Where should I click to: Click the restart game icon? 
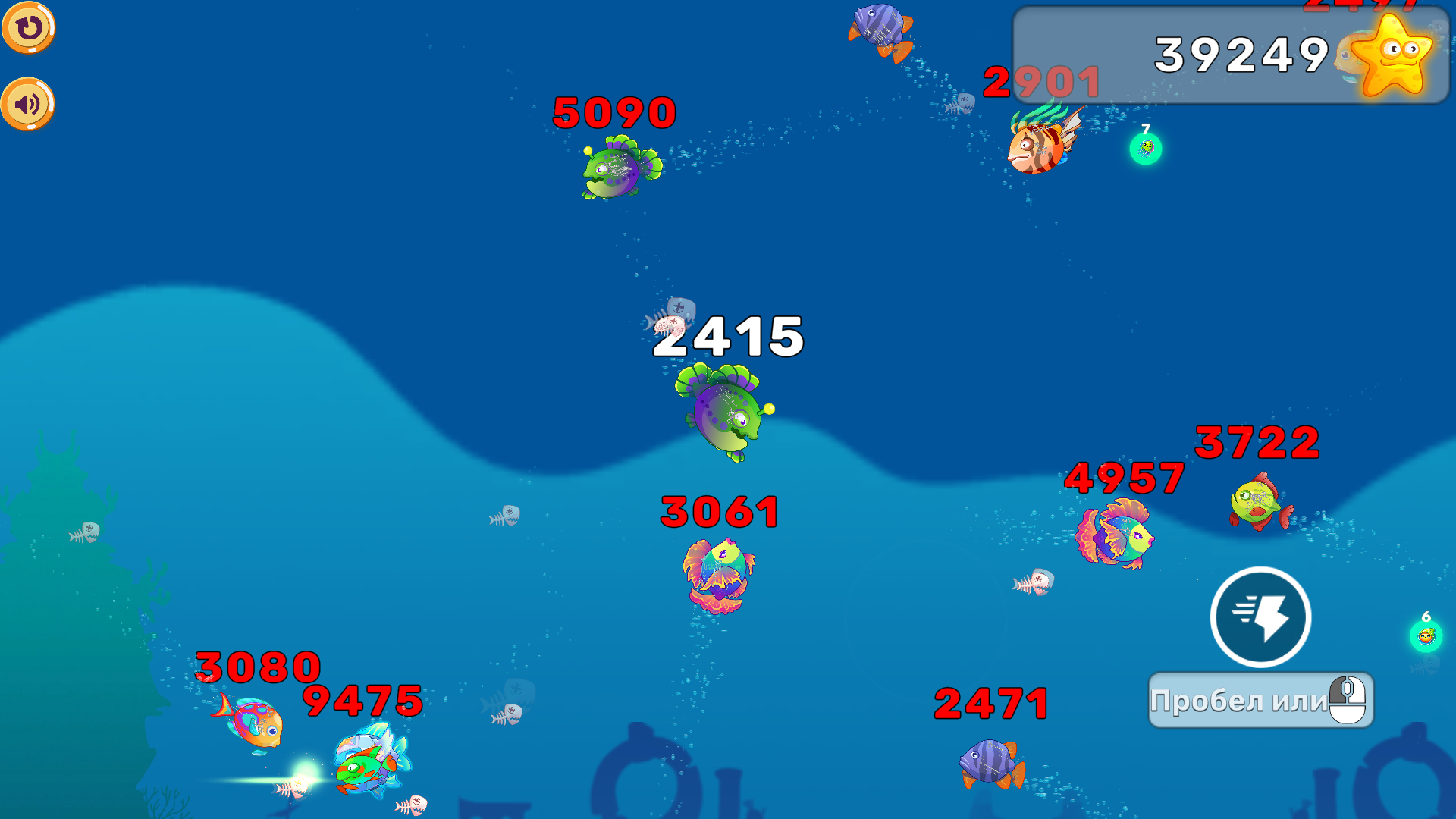tap(29, 29)
